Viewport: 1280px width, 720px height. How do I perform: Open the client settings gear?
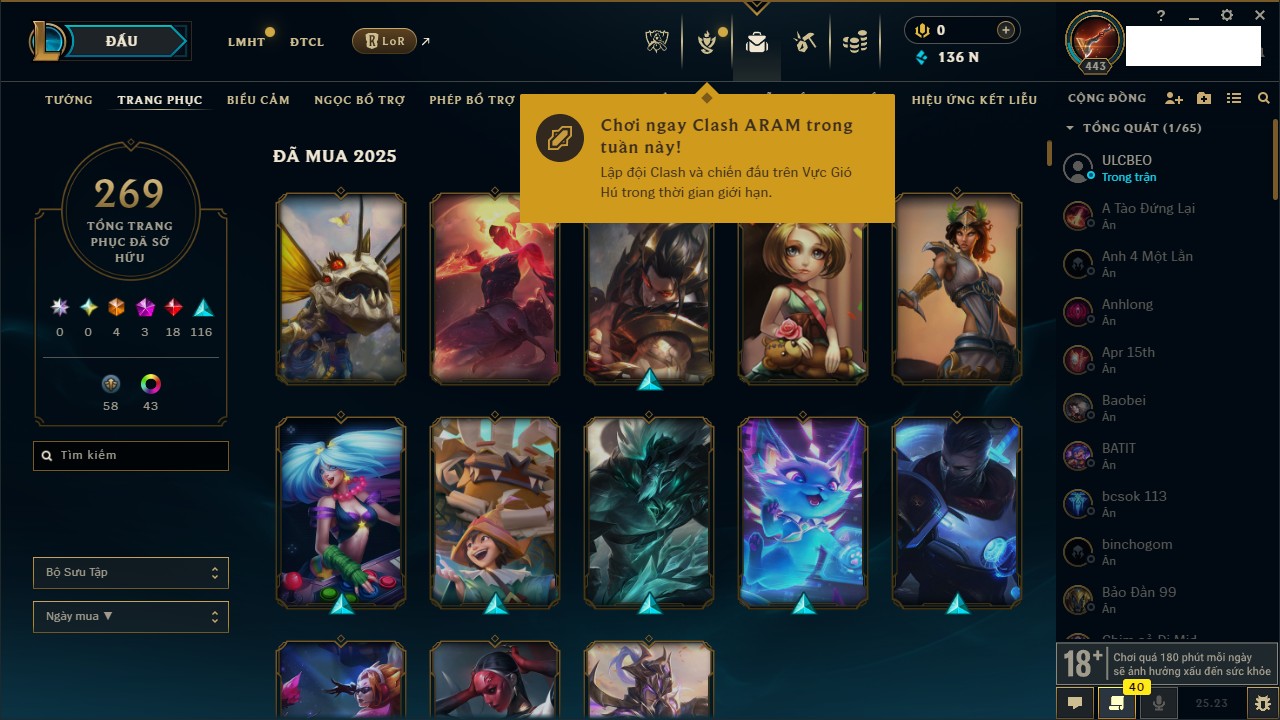(x=1227, y=16)
